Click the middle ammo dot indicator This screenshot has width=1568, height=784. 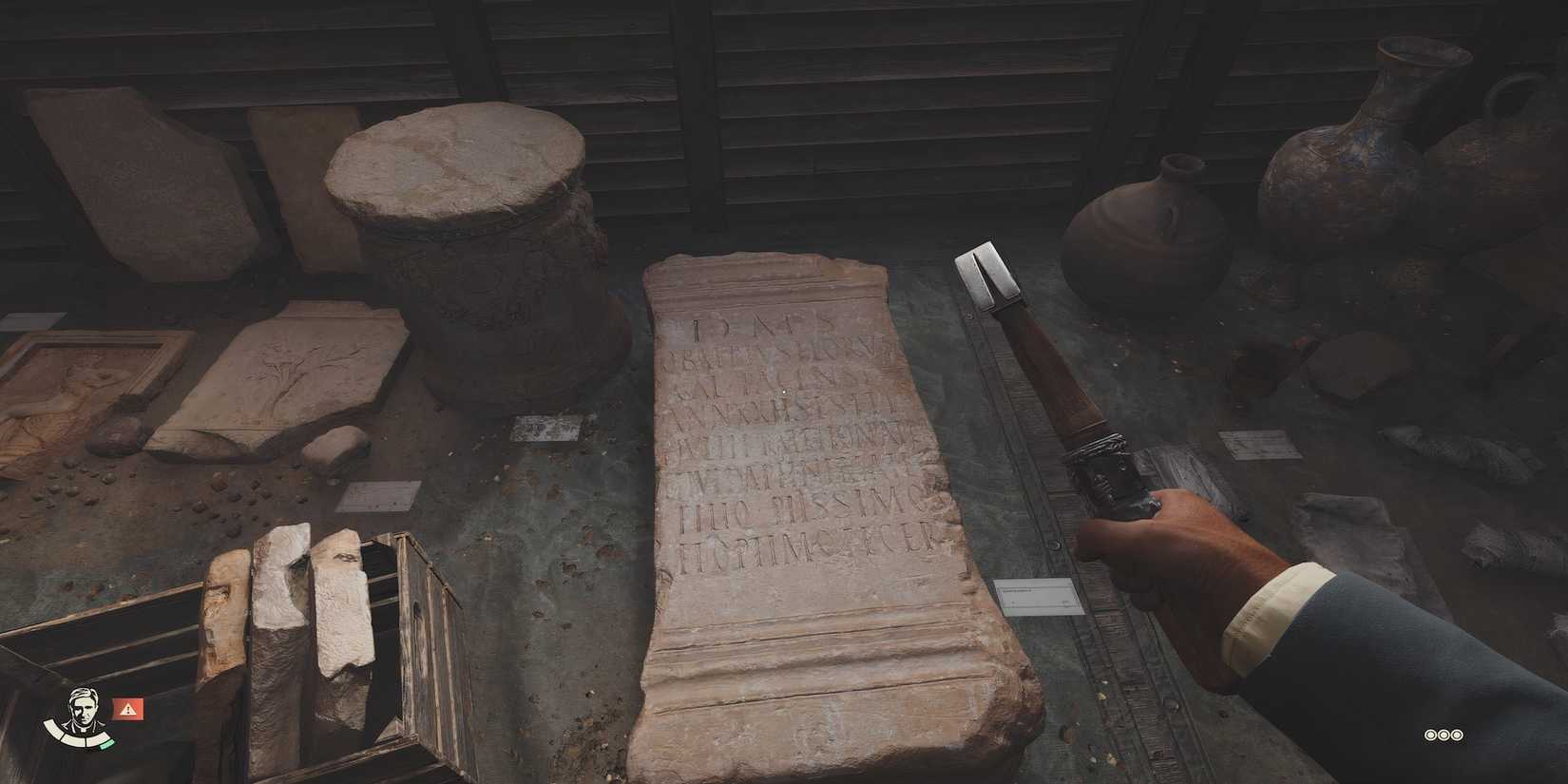[1445, 734]
